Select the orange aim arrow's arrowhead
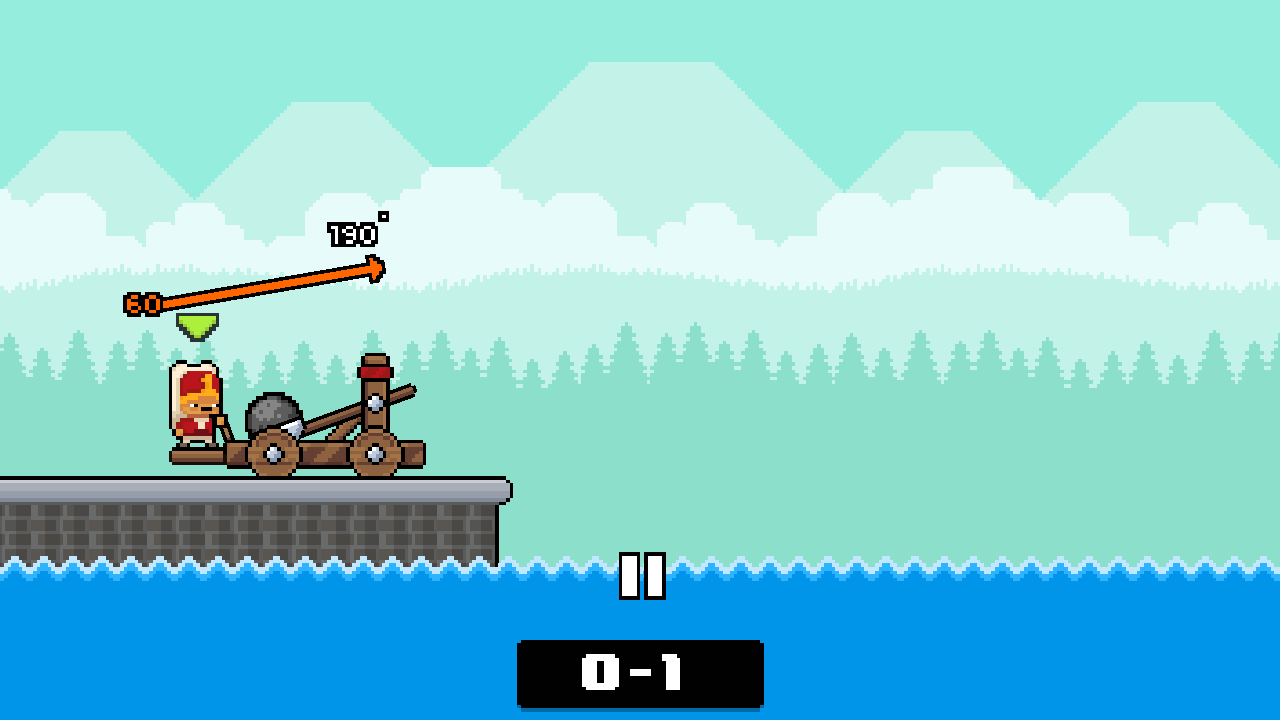The height and width of the screenshot is (720, 1280). click(x=373, y=268)
